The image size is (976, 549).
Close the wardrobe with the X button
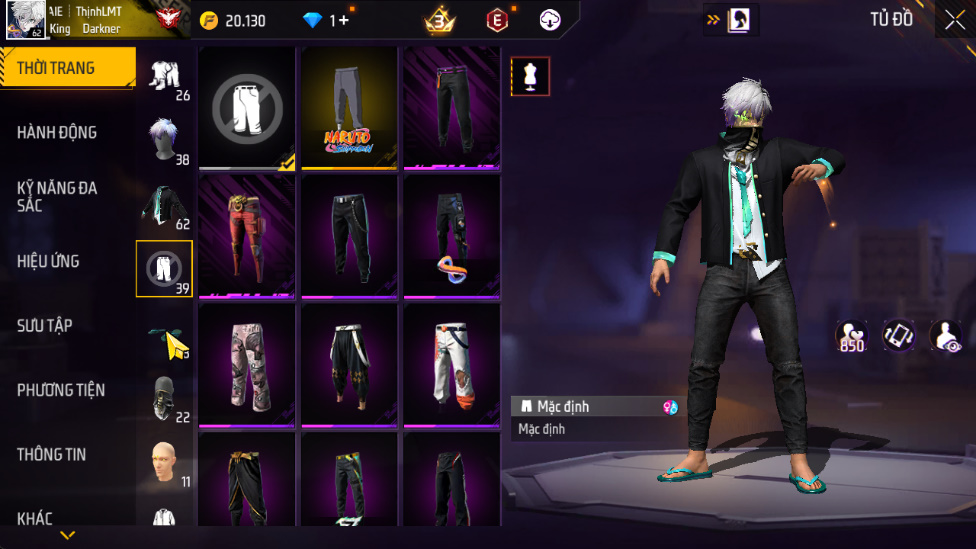pyautogui.click(x=954, y=20)
